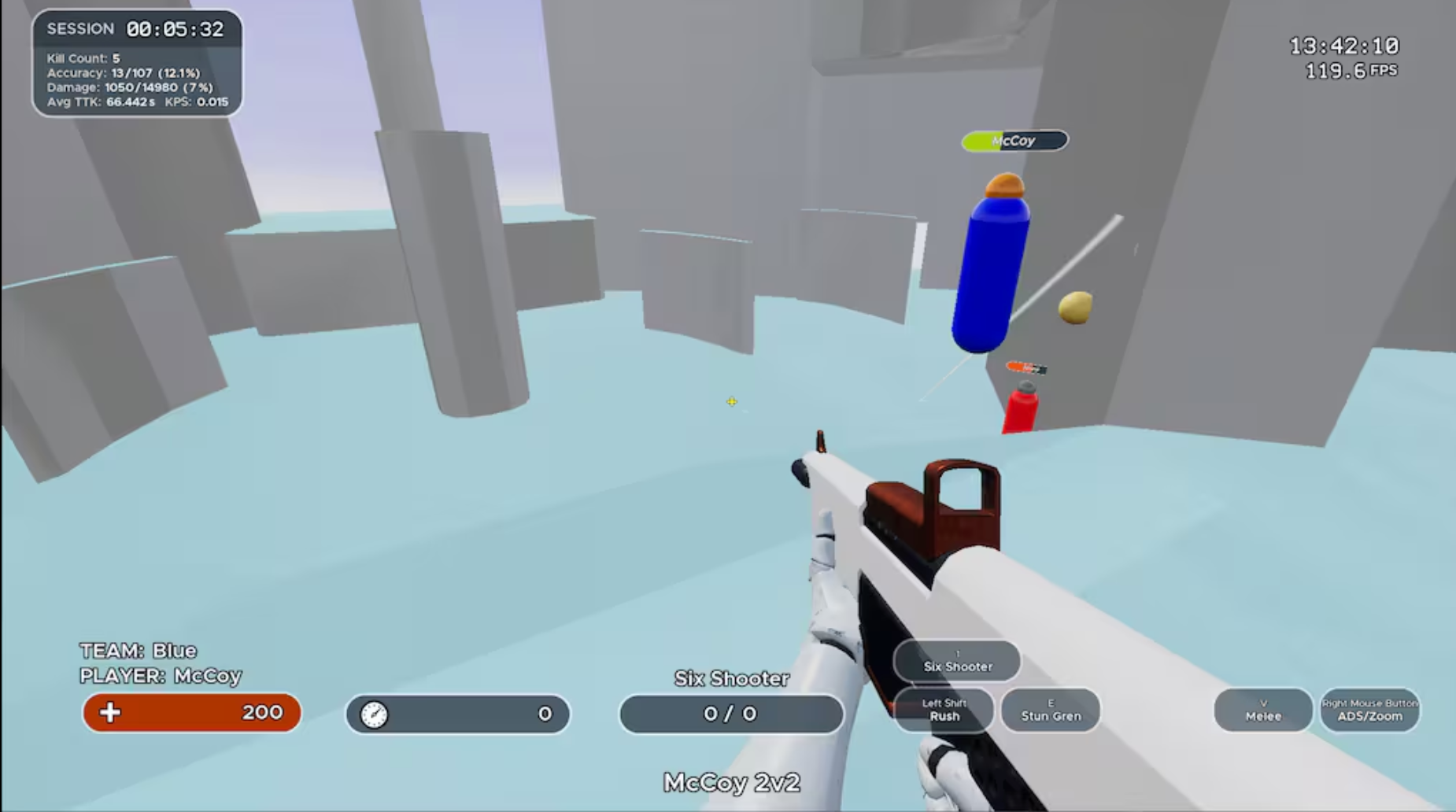Viewport: 1456px width, 812px height.
Task: Click the health cross icon
Action: pos(111,713)
